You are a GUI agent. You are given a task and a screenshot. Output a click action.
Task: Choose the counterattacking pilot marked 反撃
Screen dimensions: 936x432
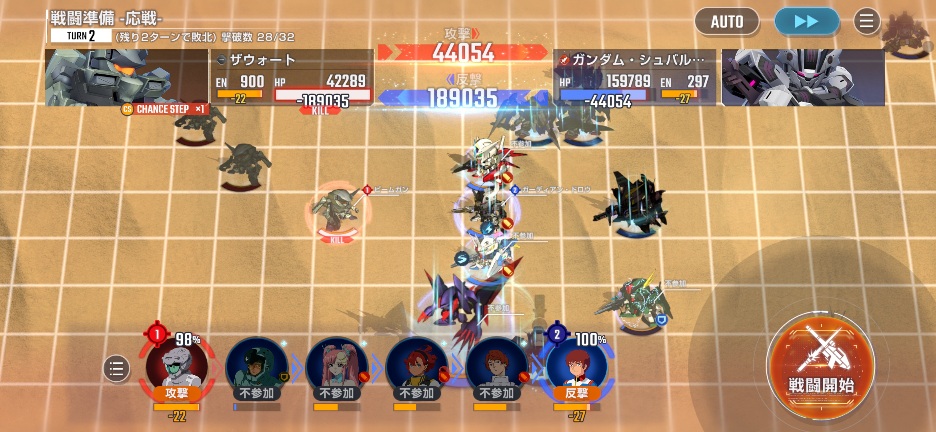(x=577, y=366)
